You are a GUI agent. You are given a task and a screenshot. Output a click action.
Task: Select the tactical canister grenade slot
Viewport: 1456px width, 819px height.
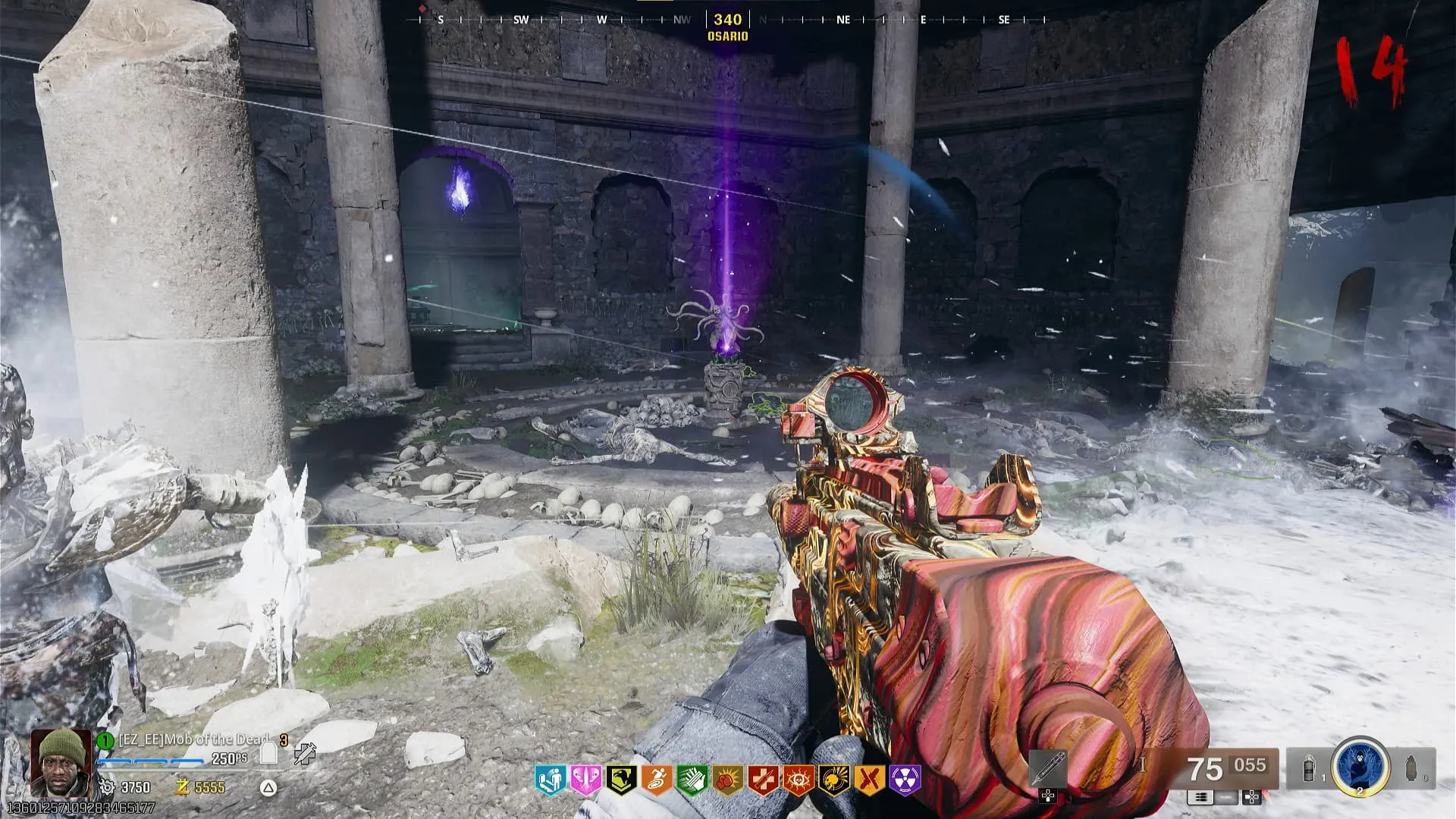coord(1310,768)
